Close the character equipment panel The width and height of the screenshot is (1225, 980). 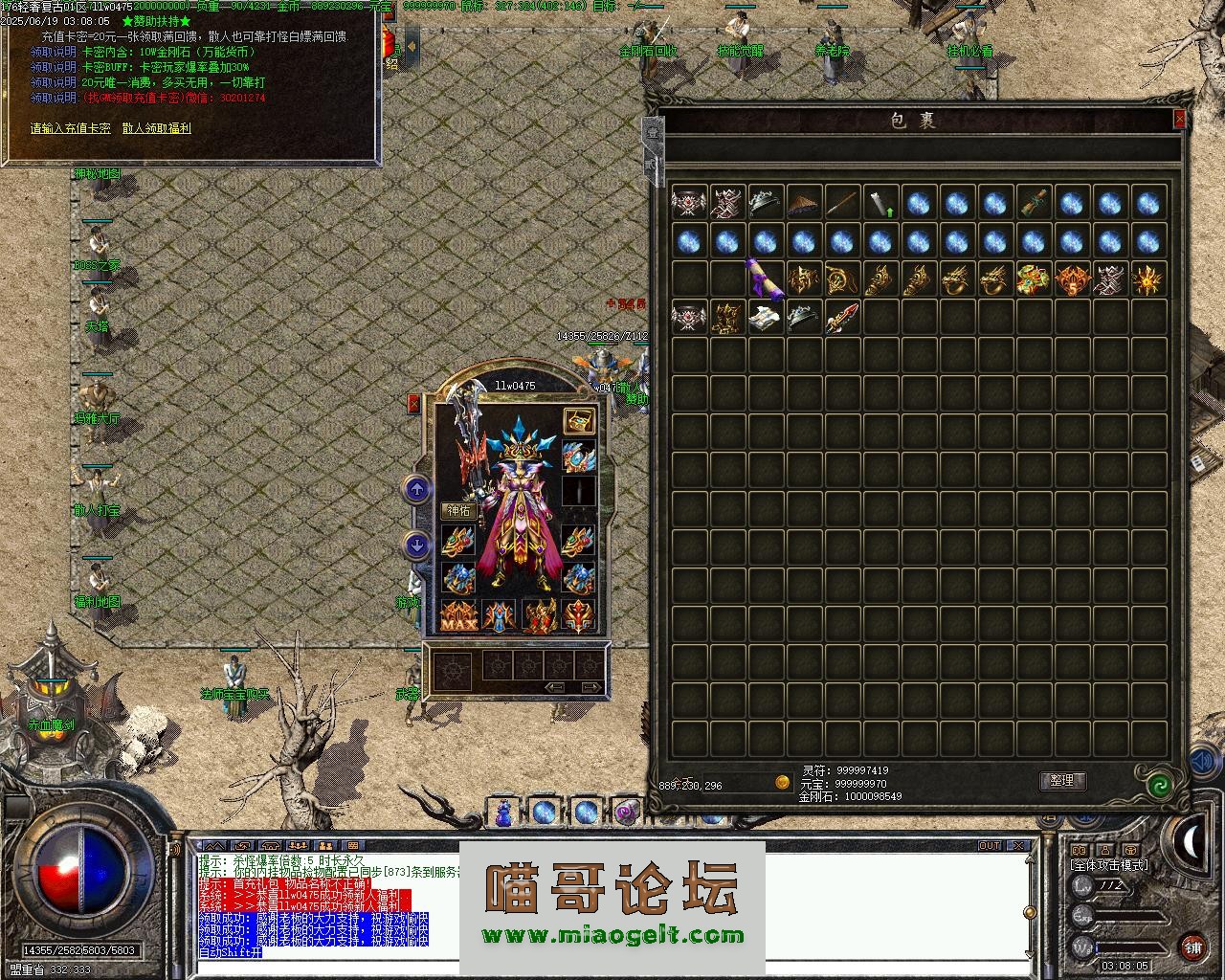[414, 404]
